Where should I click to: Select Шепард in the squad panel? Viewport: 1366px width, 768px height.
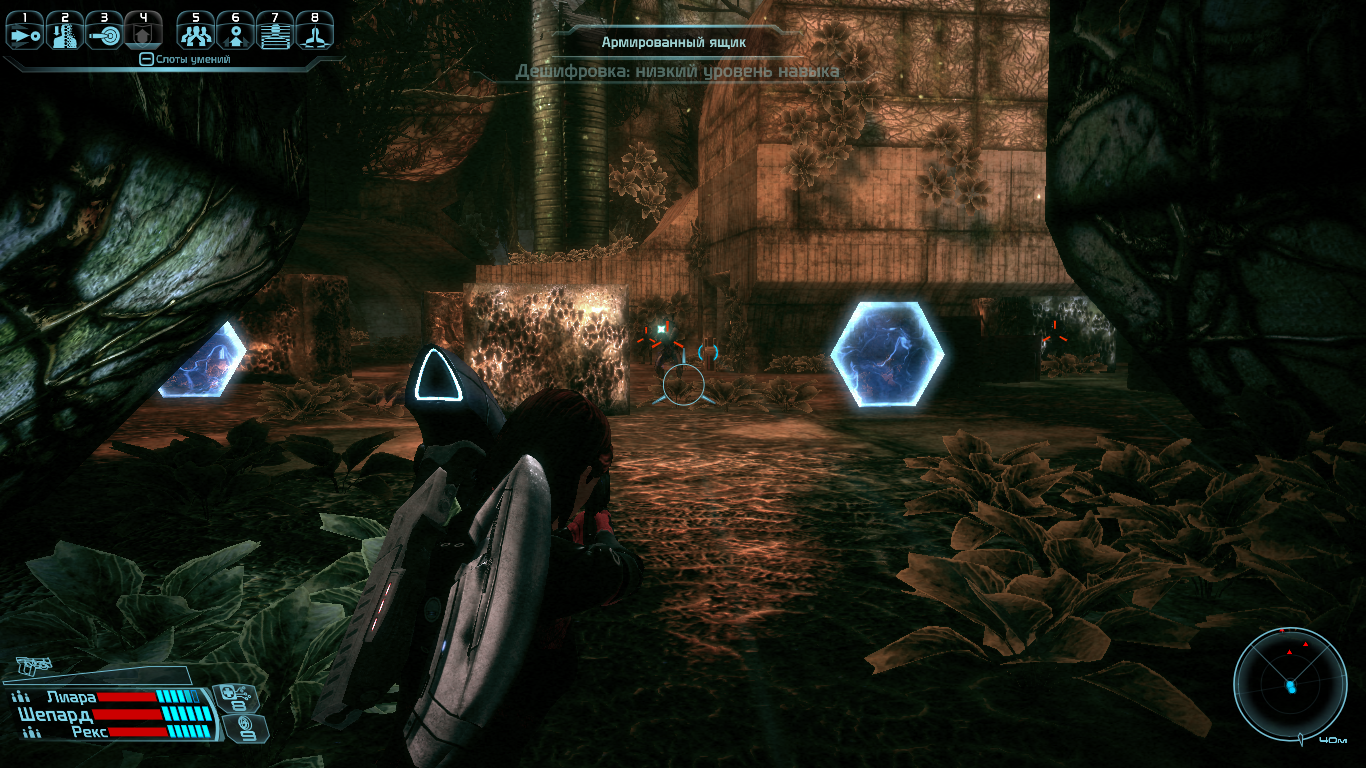(55, 715)
